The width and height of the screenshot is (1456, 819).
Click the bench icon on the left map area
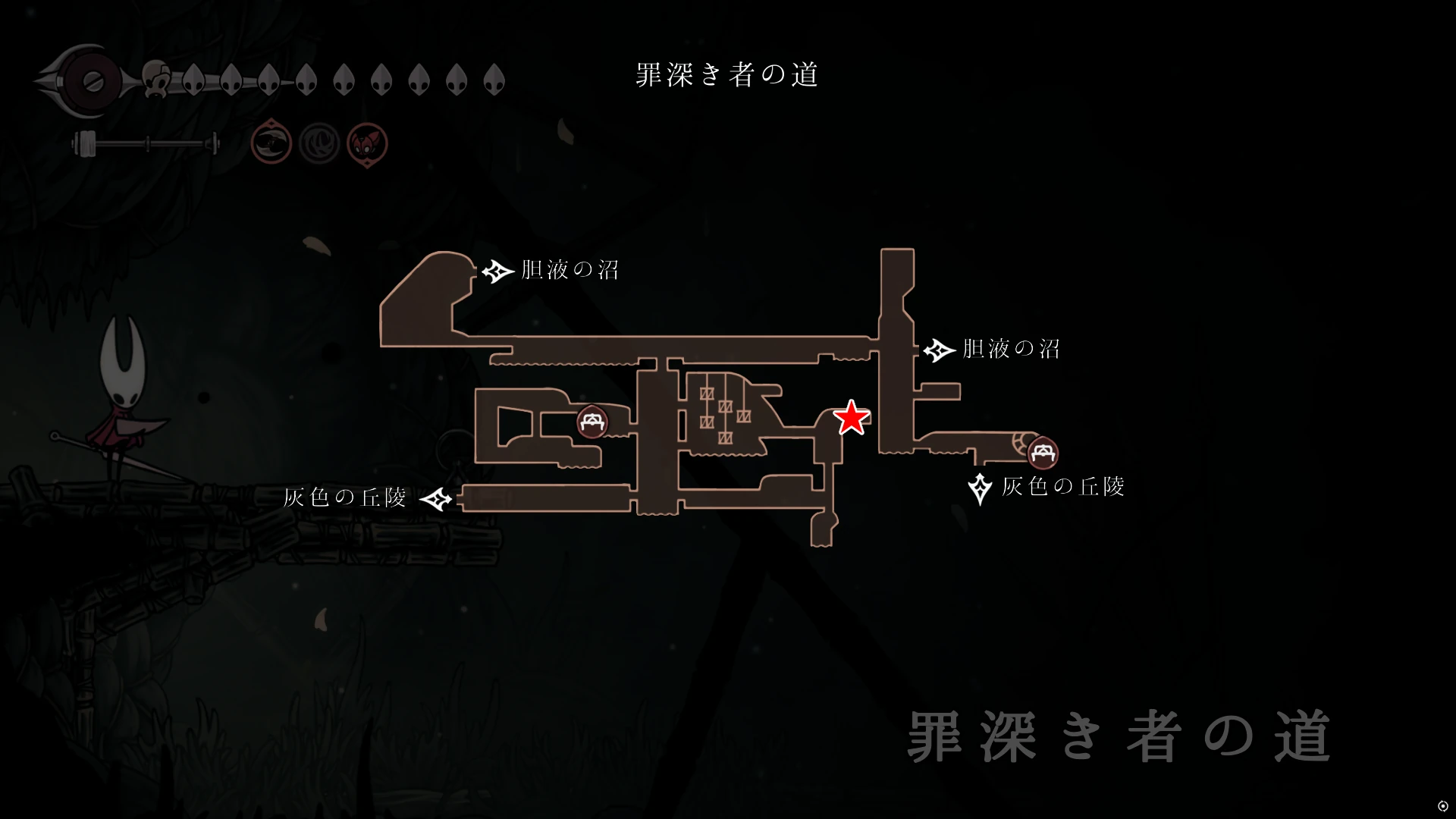(x=592, y=423)
